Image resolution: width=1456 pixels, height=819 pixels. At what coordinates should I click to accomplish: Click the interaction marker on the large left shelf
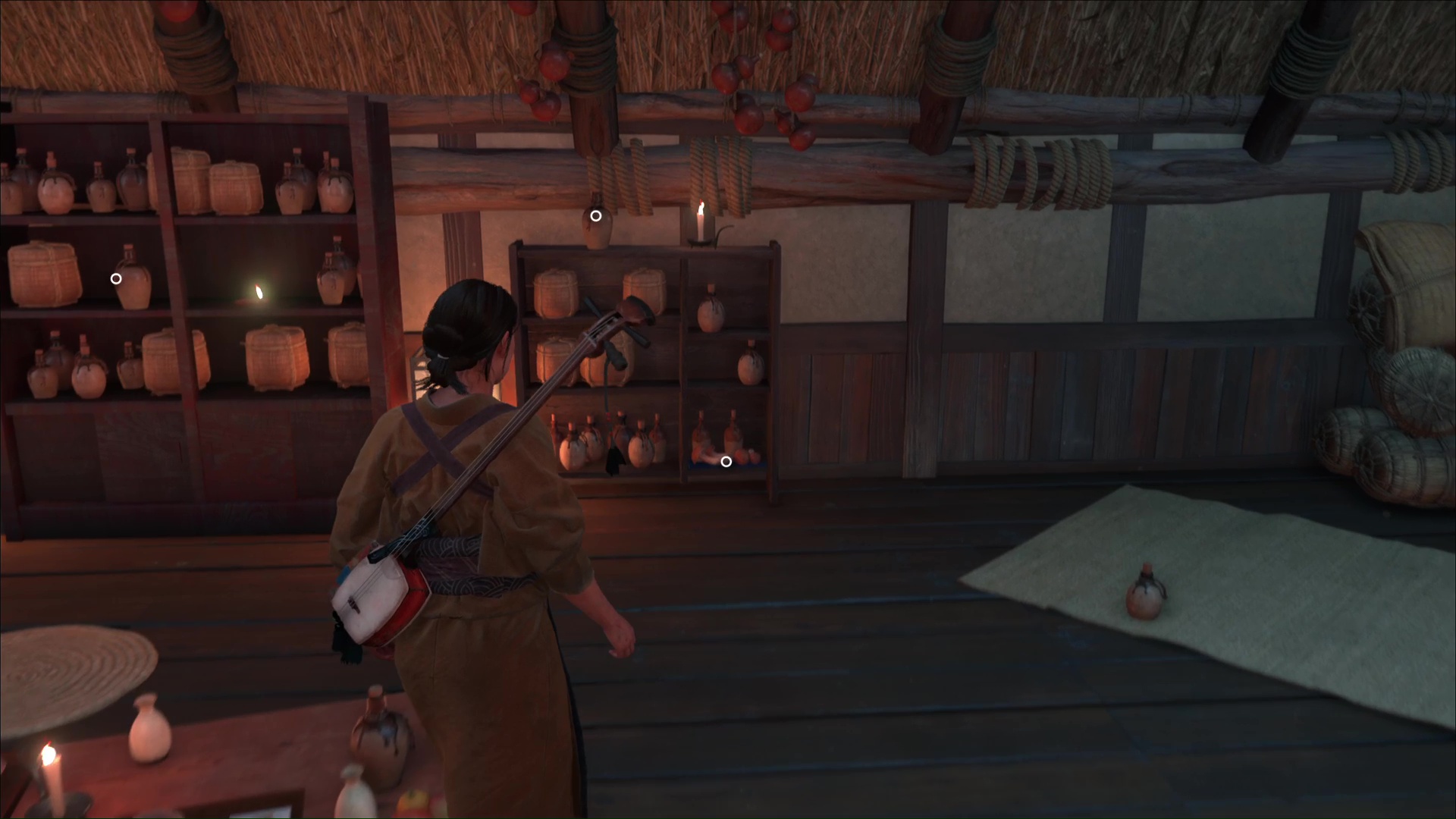click(x=116, y=279)
